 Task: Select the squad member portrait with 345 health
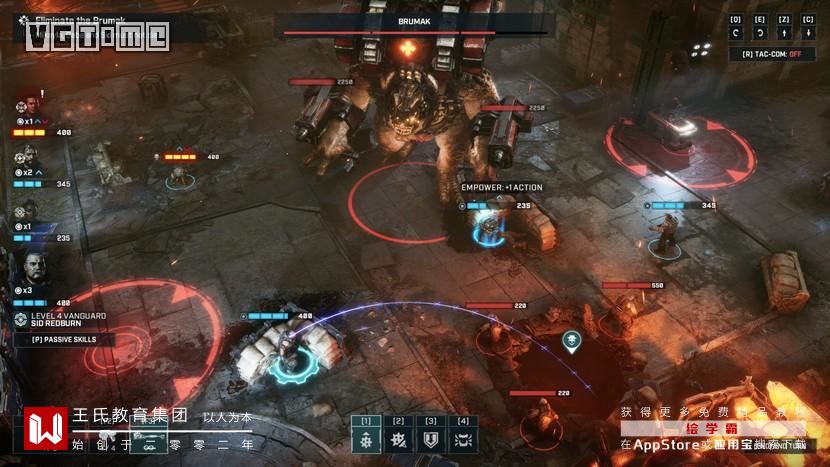(27, 158)
